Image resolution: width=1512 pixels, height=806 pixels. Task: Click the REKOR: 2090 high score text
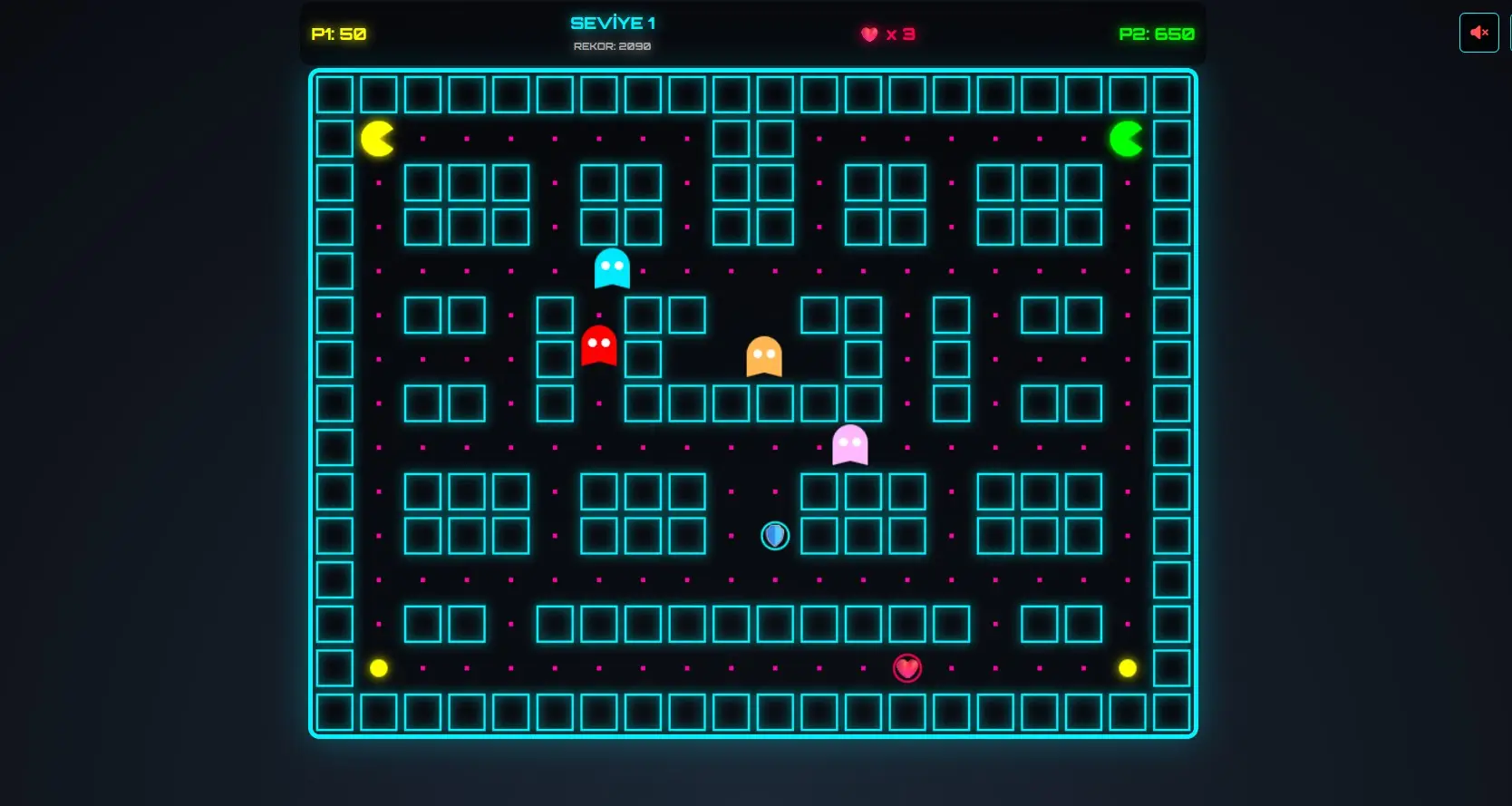pyautogui.click(x=613, y=45)
